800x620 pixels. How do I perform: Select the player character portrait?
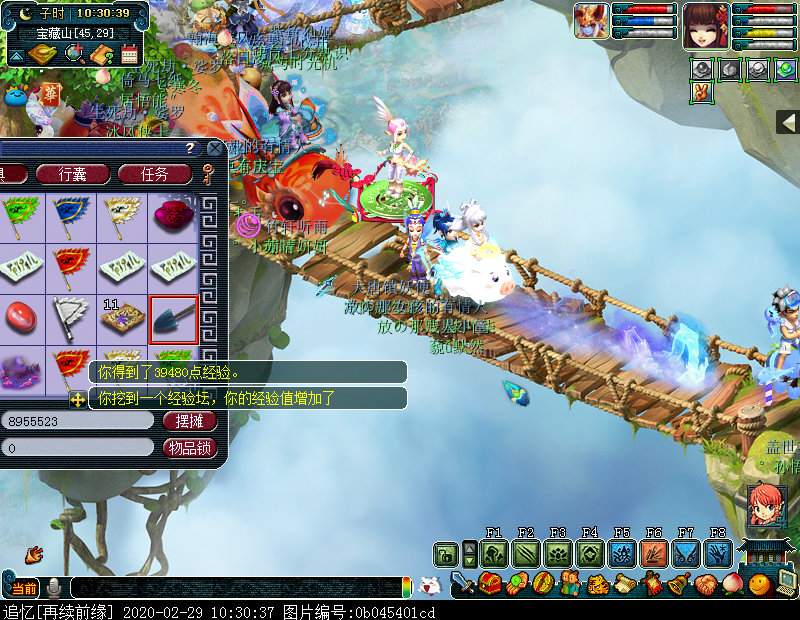705,25
